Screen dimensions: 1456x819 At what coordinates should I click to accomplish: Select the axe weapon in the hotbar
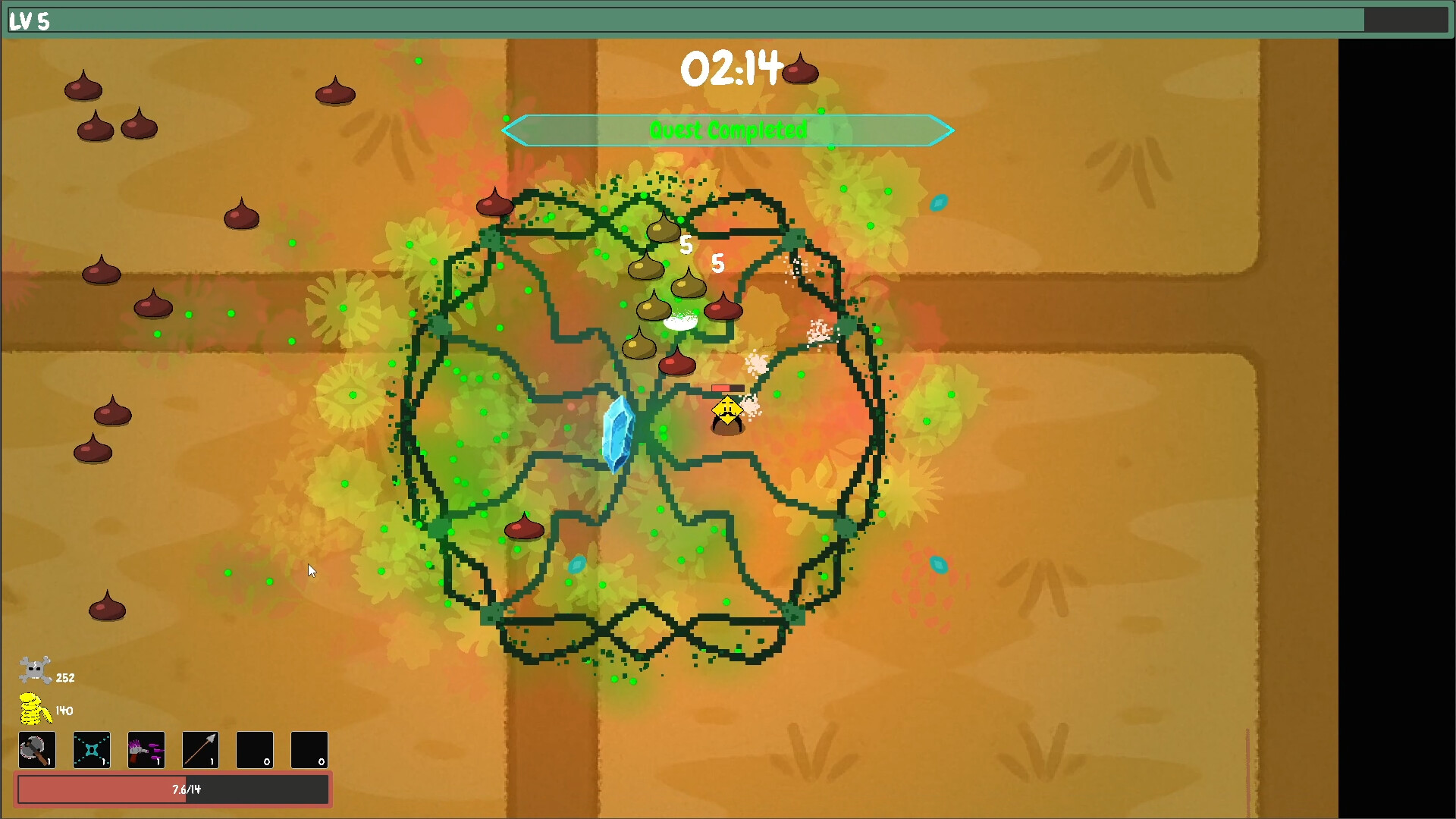coord(36,750)
